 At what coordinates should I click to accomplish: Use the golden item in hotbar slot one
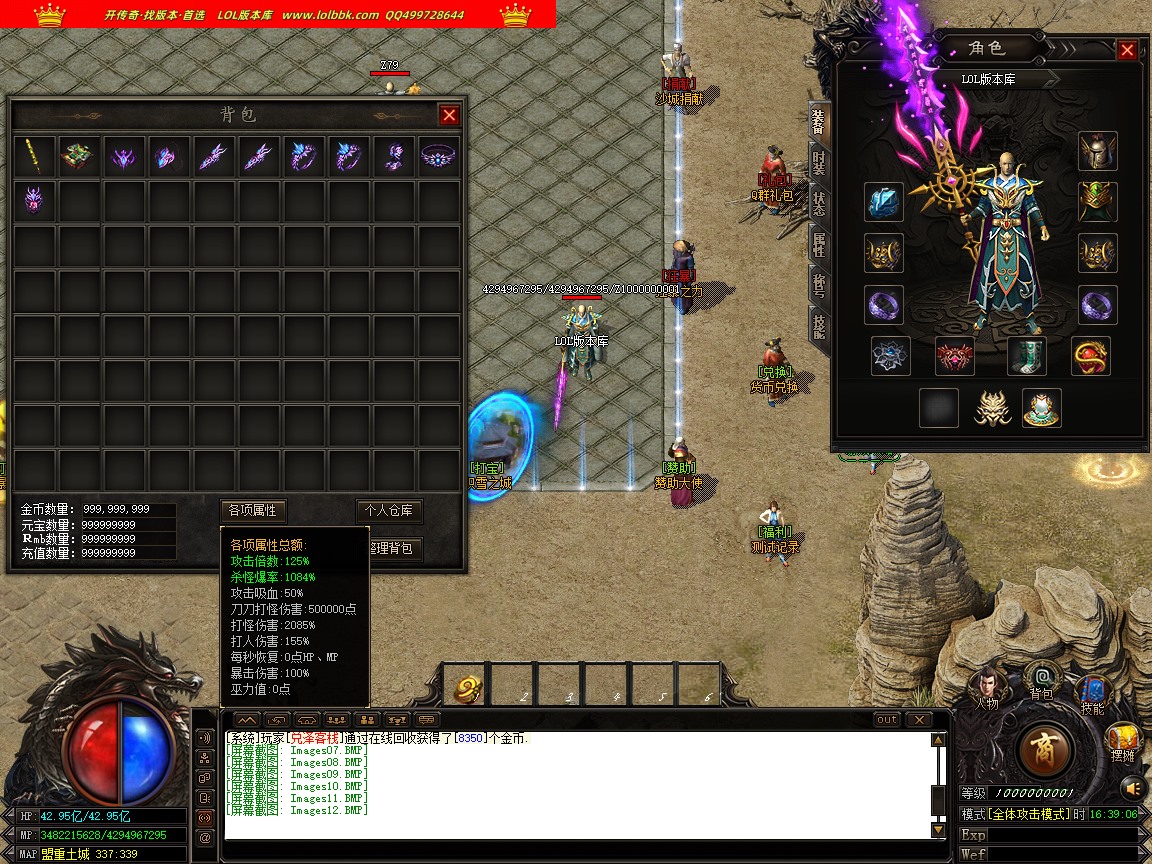pos(469,688)
